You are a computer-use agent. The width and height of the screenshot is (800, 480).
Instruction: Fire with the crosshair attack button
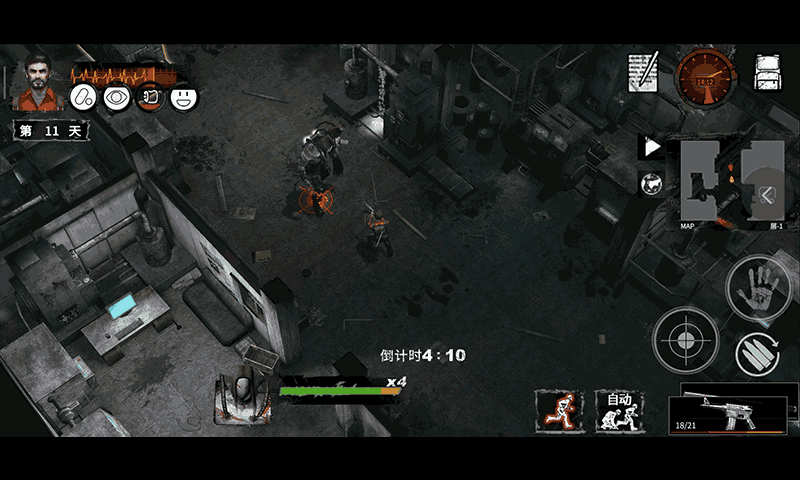click(685, 339)
